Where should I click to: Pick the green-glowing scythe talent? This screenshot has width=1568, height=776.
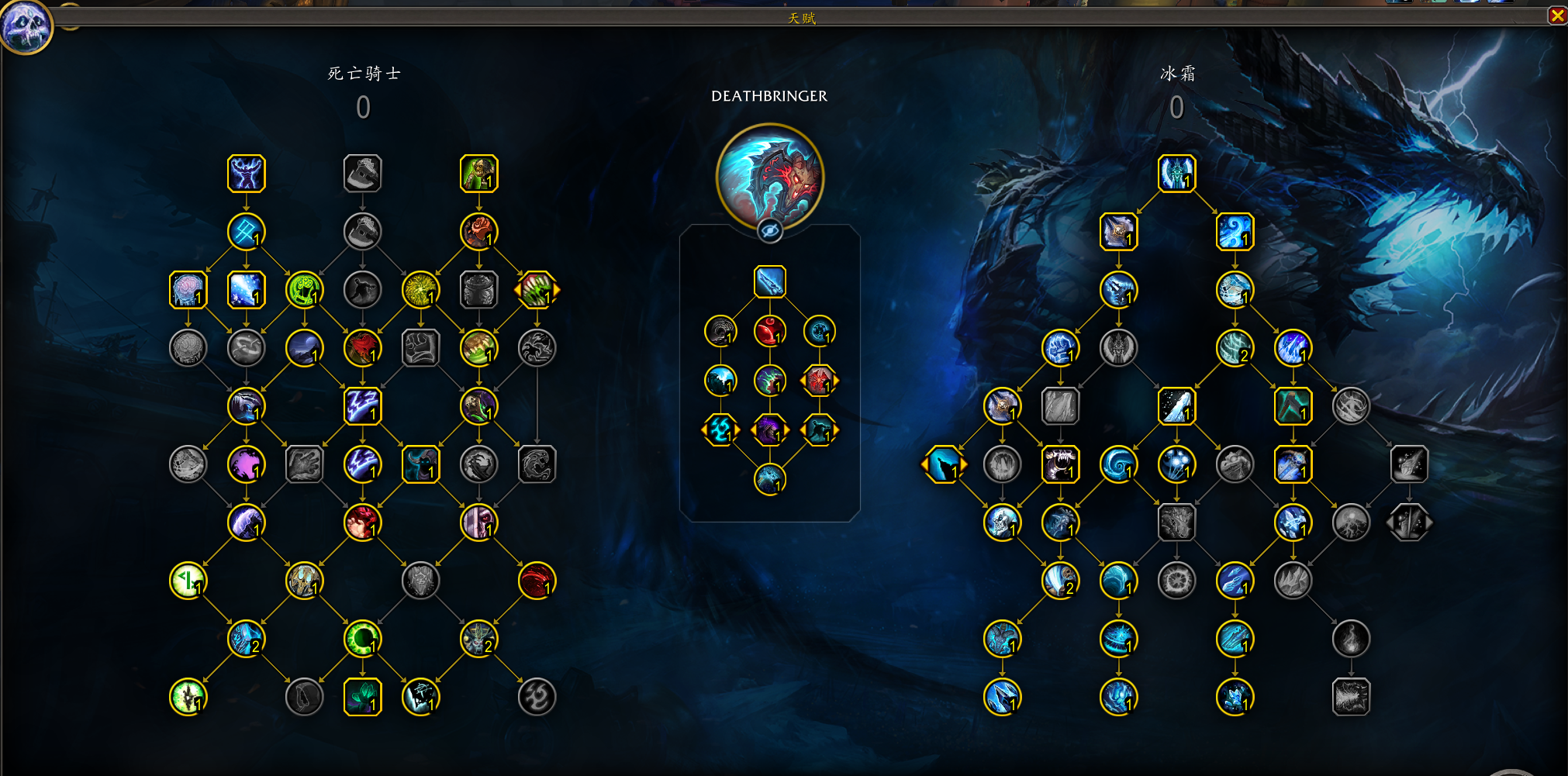(x=478, y=406)
